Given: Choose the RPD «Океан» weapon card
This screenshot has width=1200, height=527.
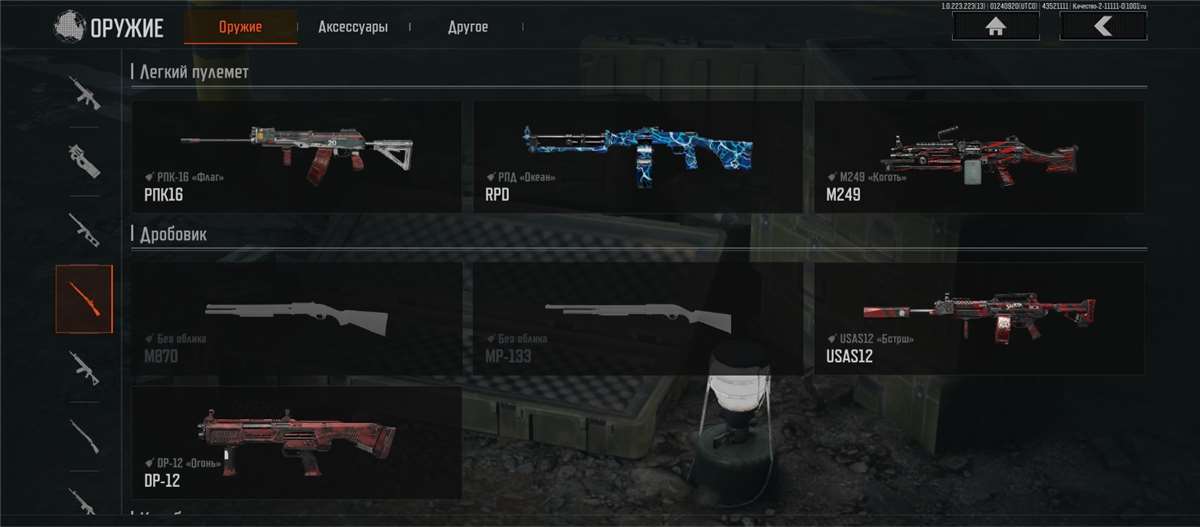Looking at the screenshot, I should click(x=637, y=156).
